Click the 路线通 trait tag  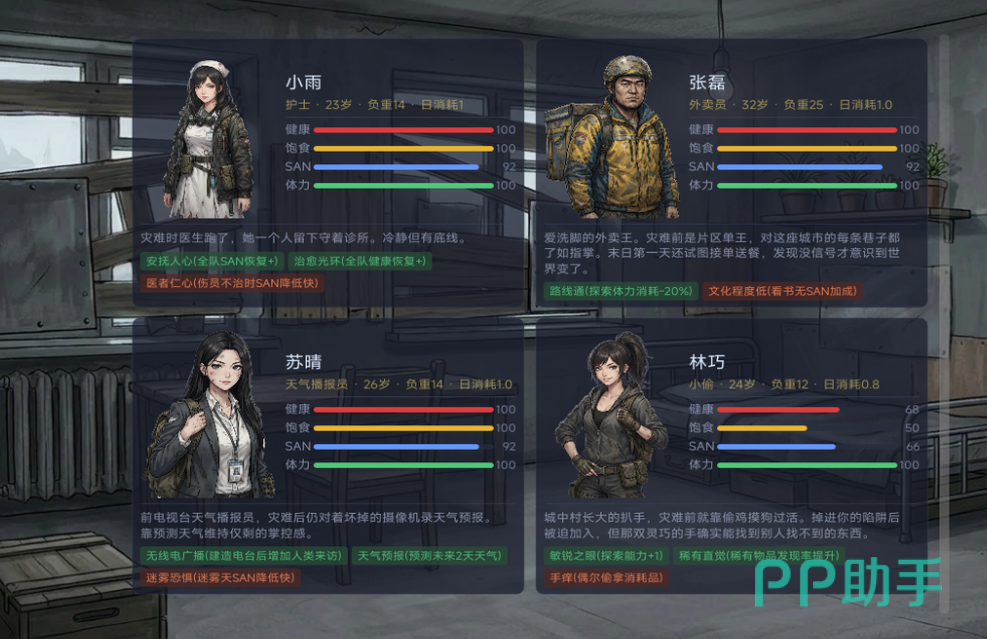(620, 291)
